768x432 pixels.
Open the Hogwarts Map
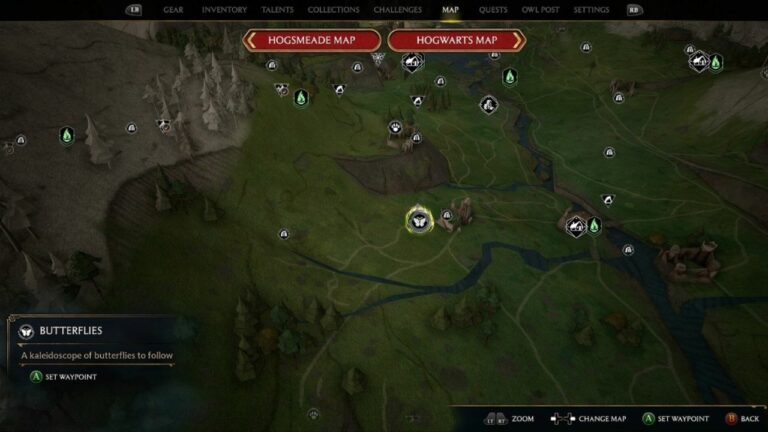(x=457, y=40)
